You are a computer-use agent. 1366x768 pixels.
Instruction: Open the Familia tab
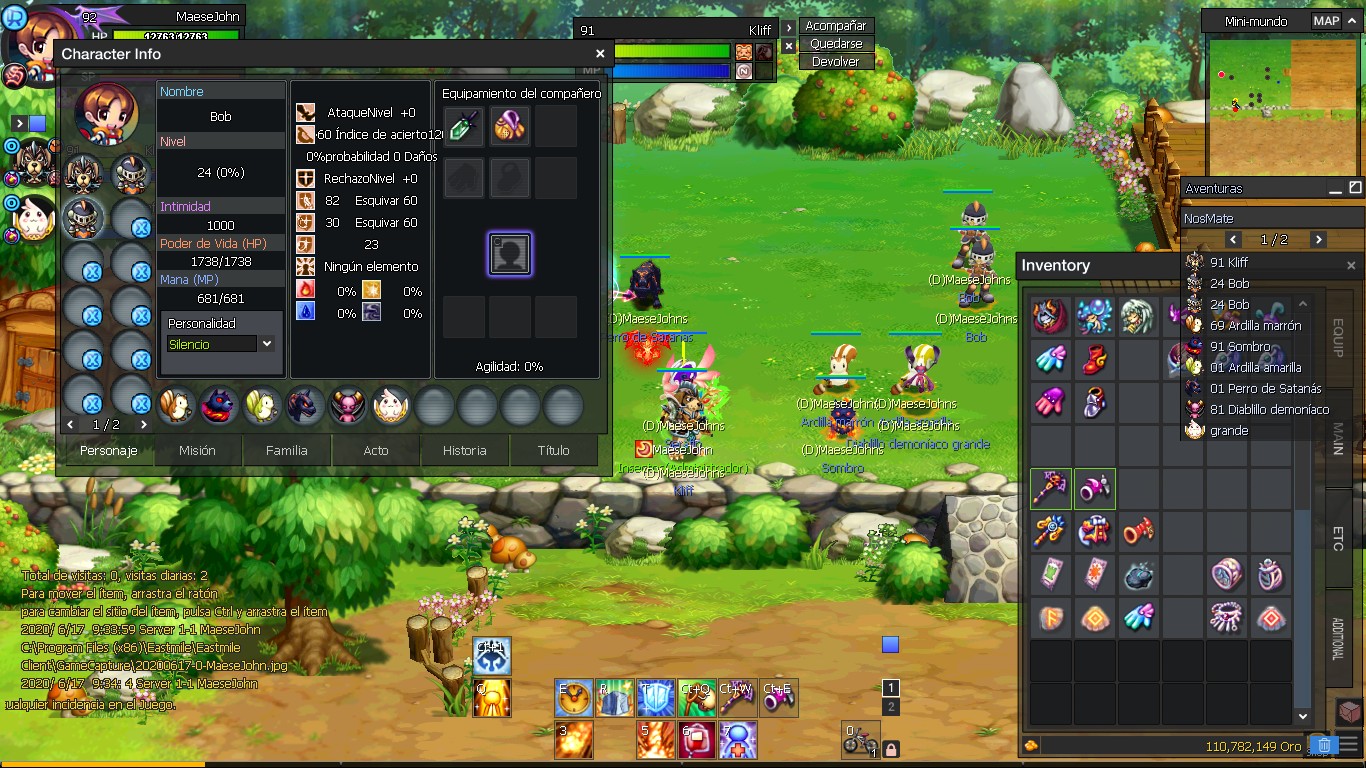(287, 451)
